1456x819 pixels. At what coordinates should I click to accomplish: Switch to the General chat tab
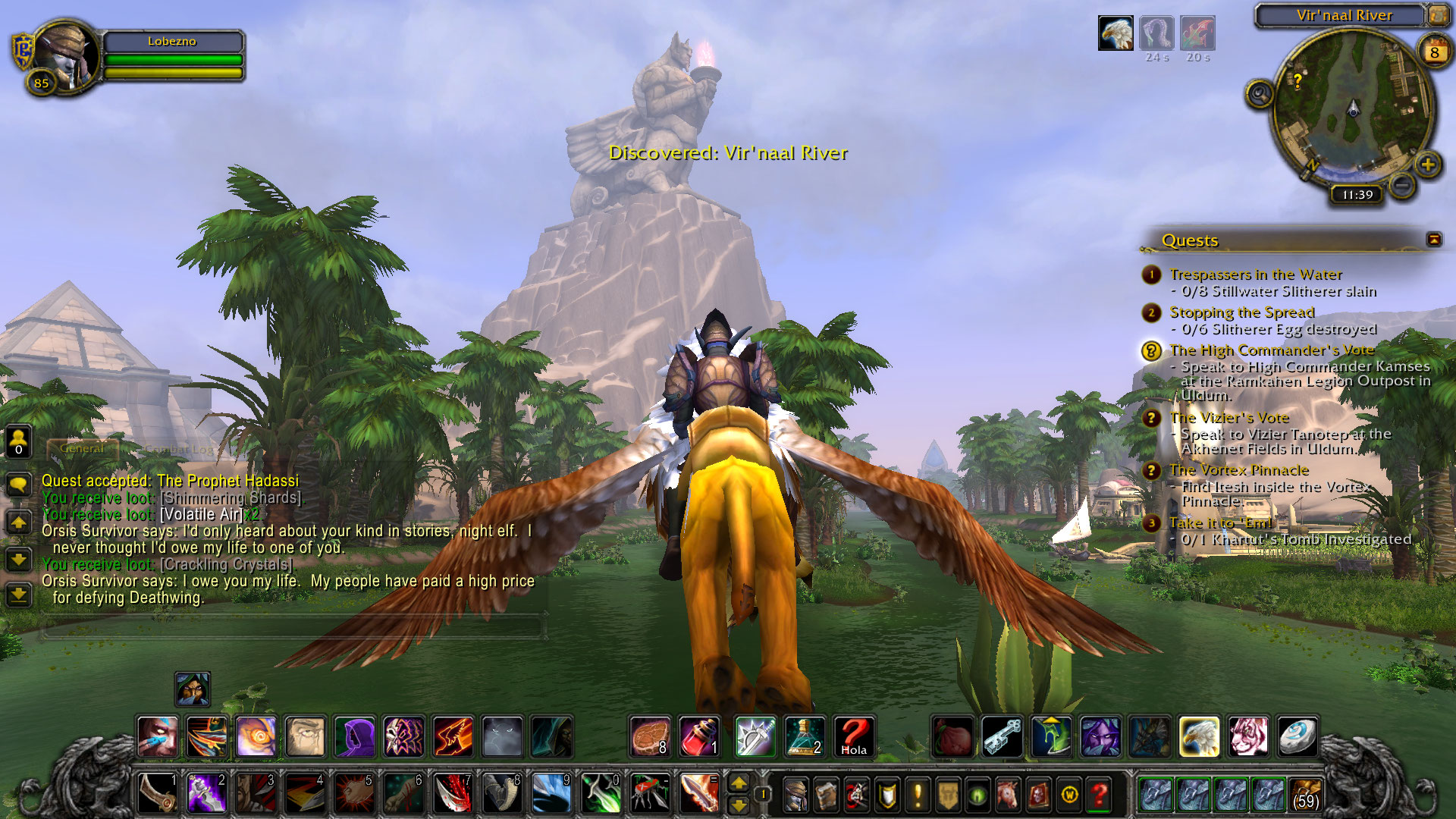click(82, 449)
